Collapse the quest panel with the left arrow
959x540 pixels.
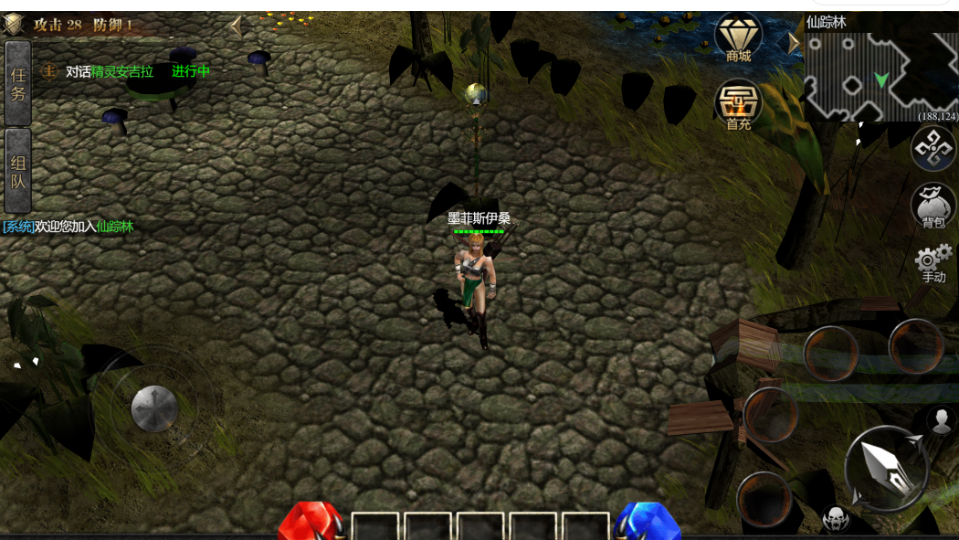tap(236, 26)
